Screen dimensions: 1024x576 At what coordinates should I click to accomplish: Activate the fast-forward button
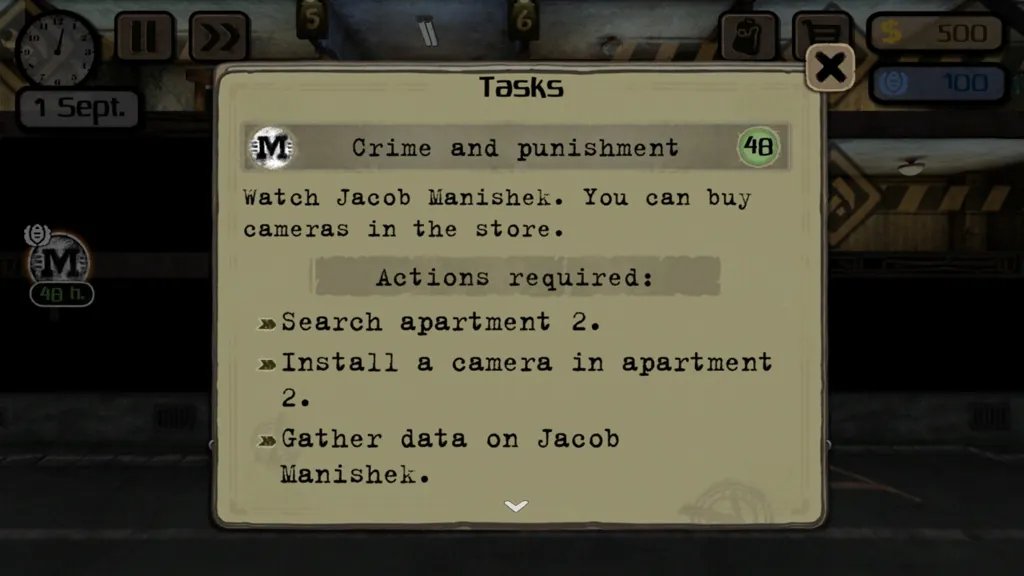(x=219, y=37)
